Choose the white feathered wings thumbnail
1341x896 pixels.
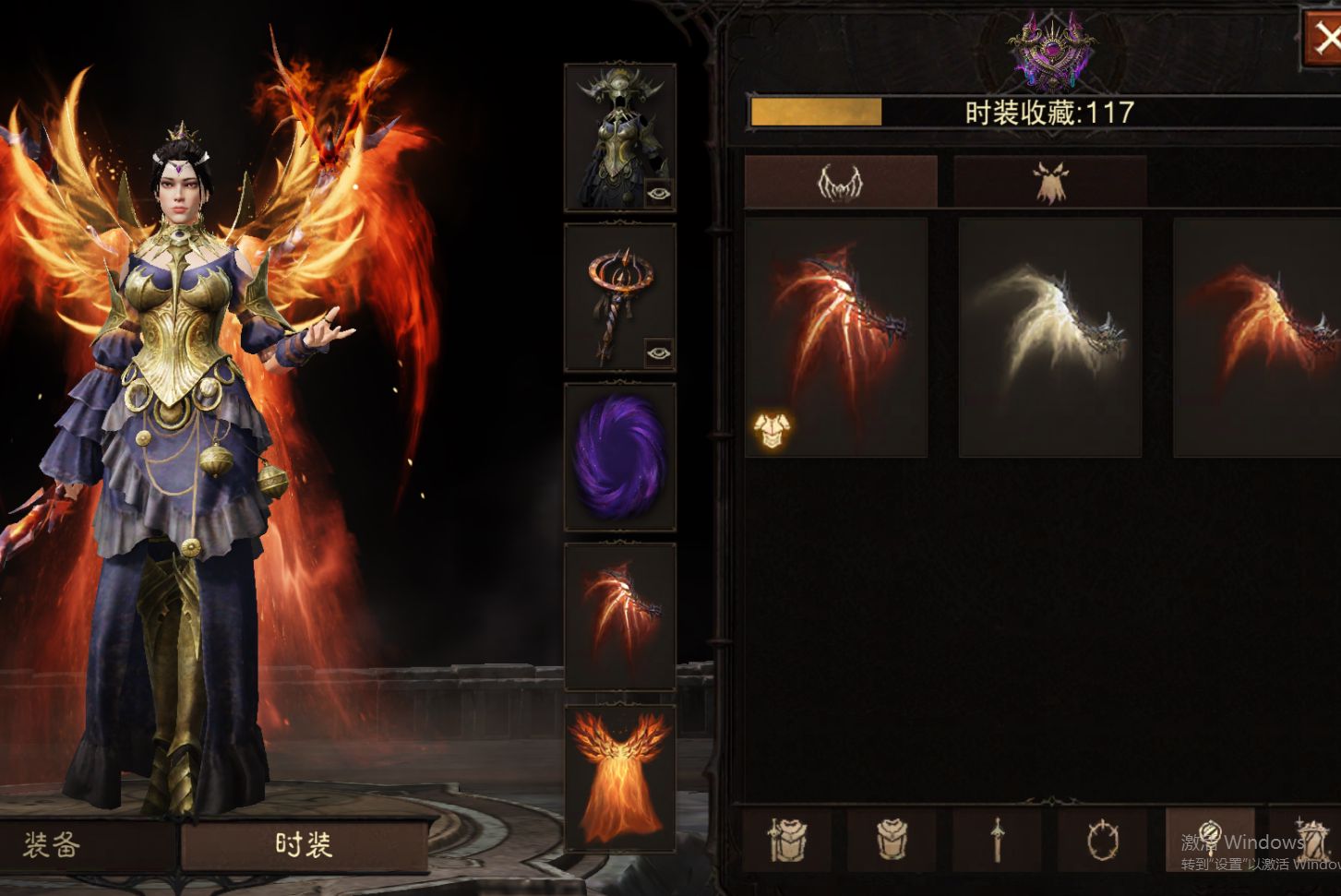point(1050,337)
